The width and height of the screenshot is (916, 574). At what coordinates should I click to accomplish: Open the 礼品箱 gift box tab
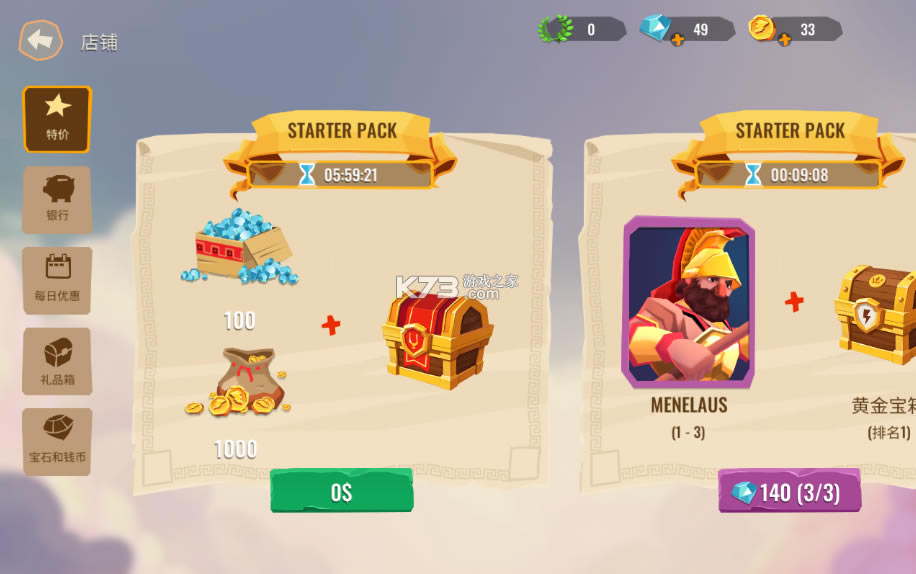point(57,361)
